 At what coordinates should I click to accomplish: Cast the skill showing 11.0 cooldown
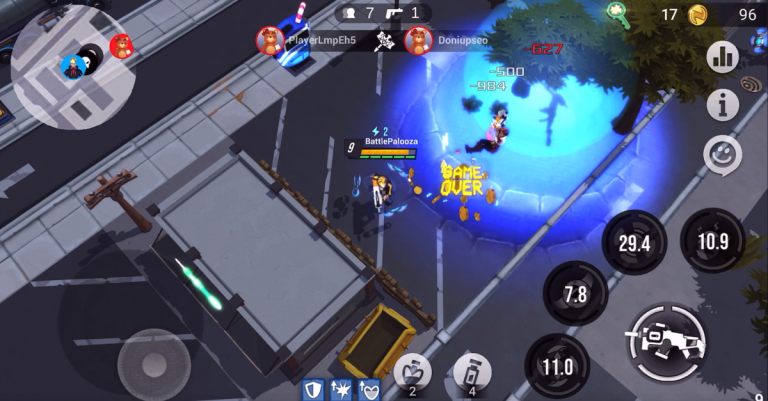tap(557, 366)
